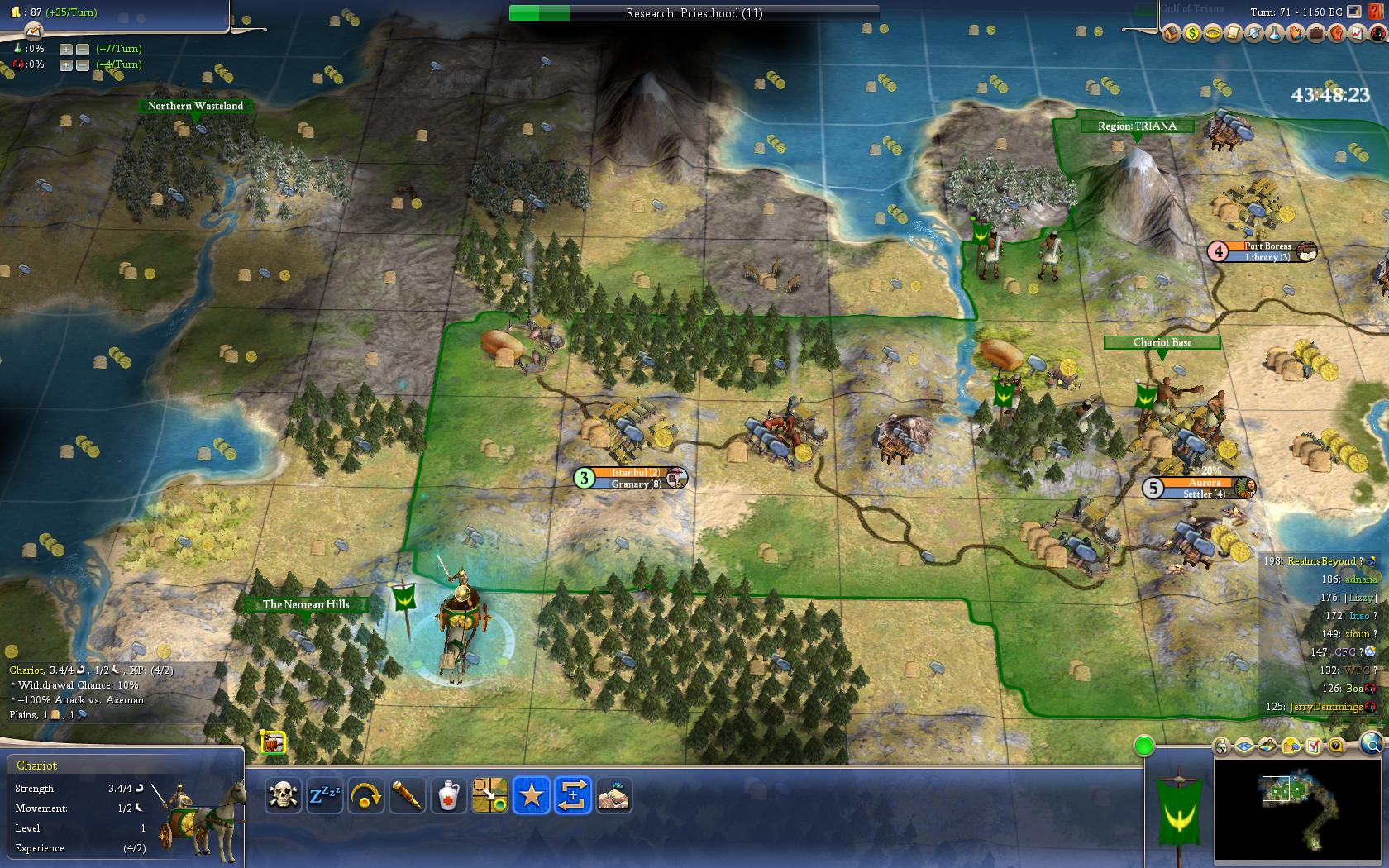Put the chariot to sleep
This screenshot has width=1389, height=868.
pyautogui.click(x=324, y=795)
